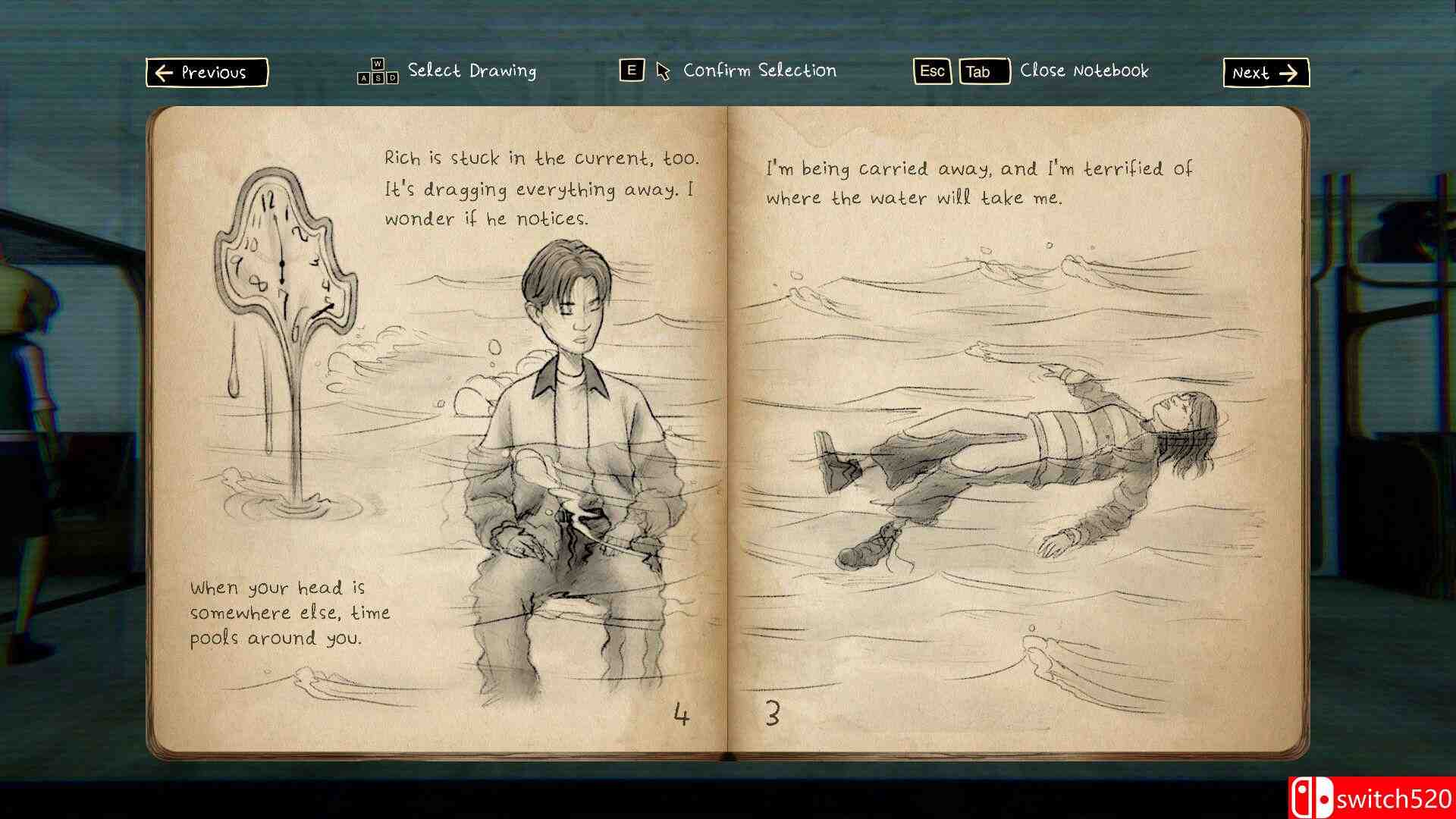Click the Esc key icon near Close Notebook
The width and height of the screenshot is (1456, 819).
931,72
